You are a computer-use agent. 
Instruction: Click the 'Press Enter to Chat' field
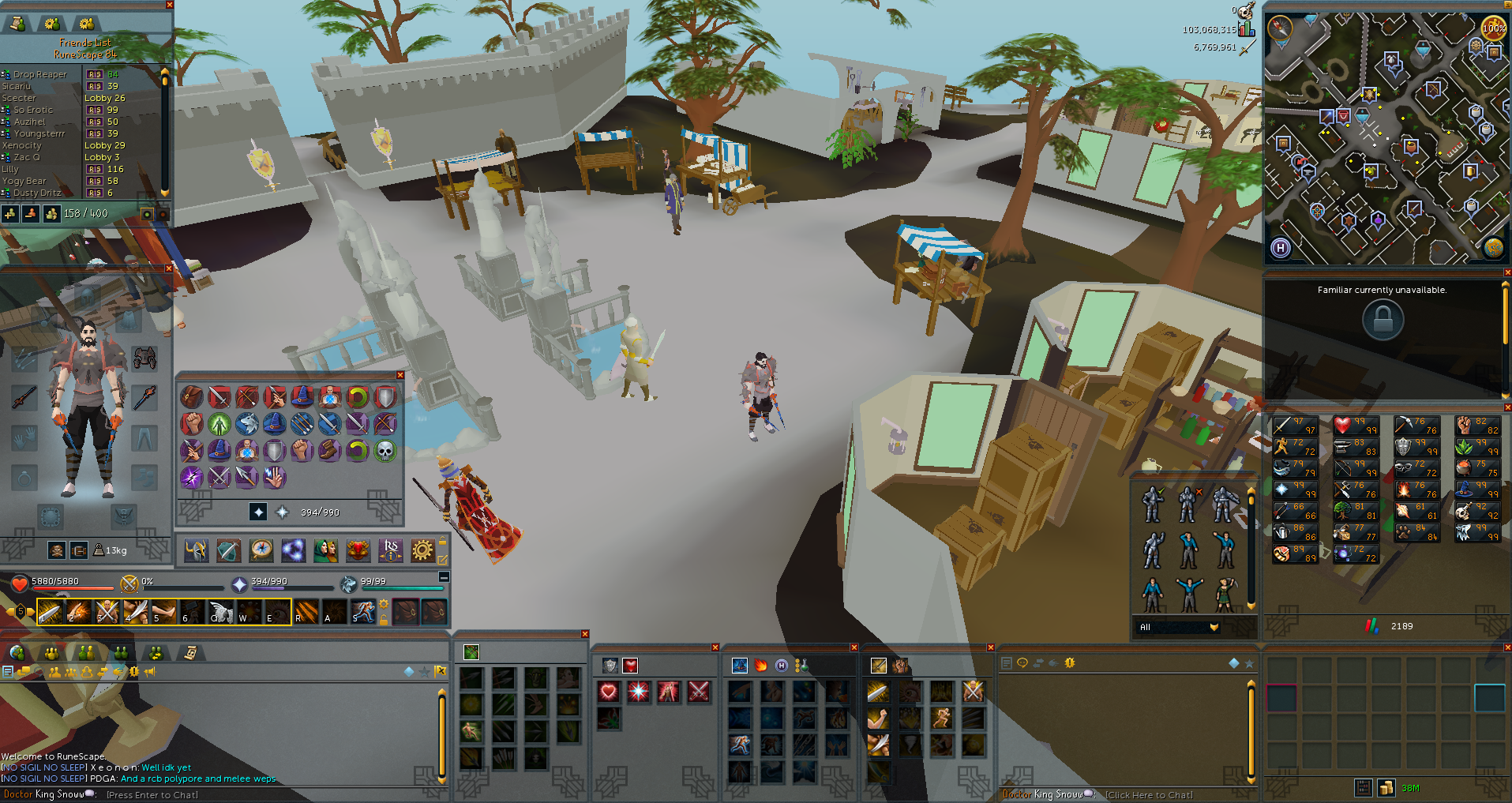click(x=152, y=794)
